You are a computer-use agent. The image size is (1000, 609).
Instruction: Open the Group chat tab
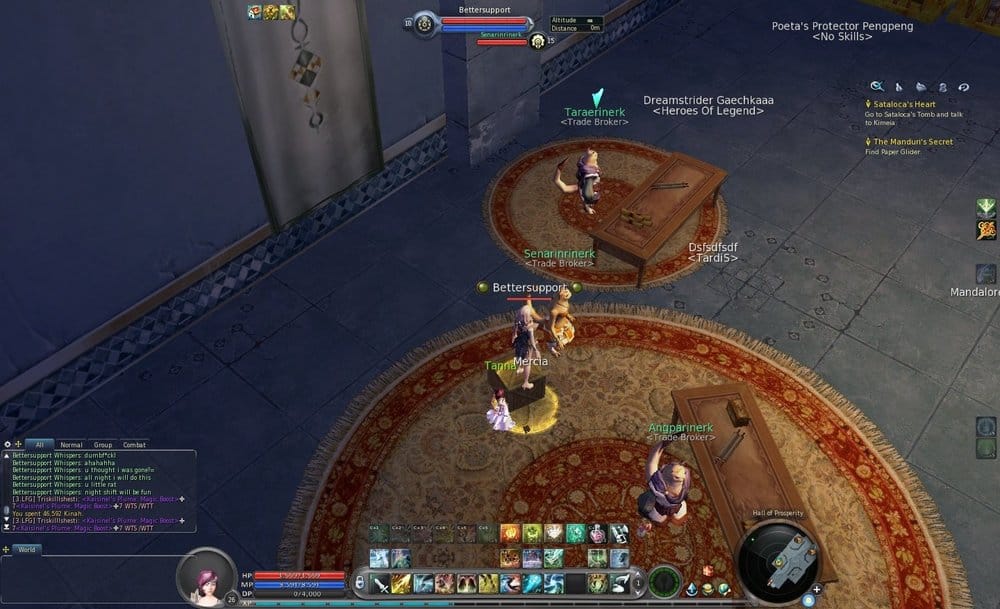point(103,444)
